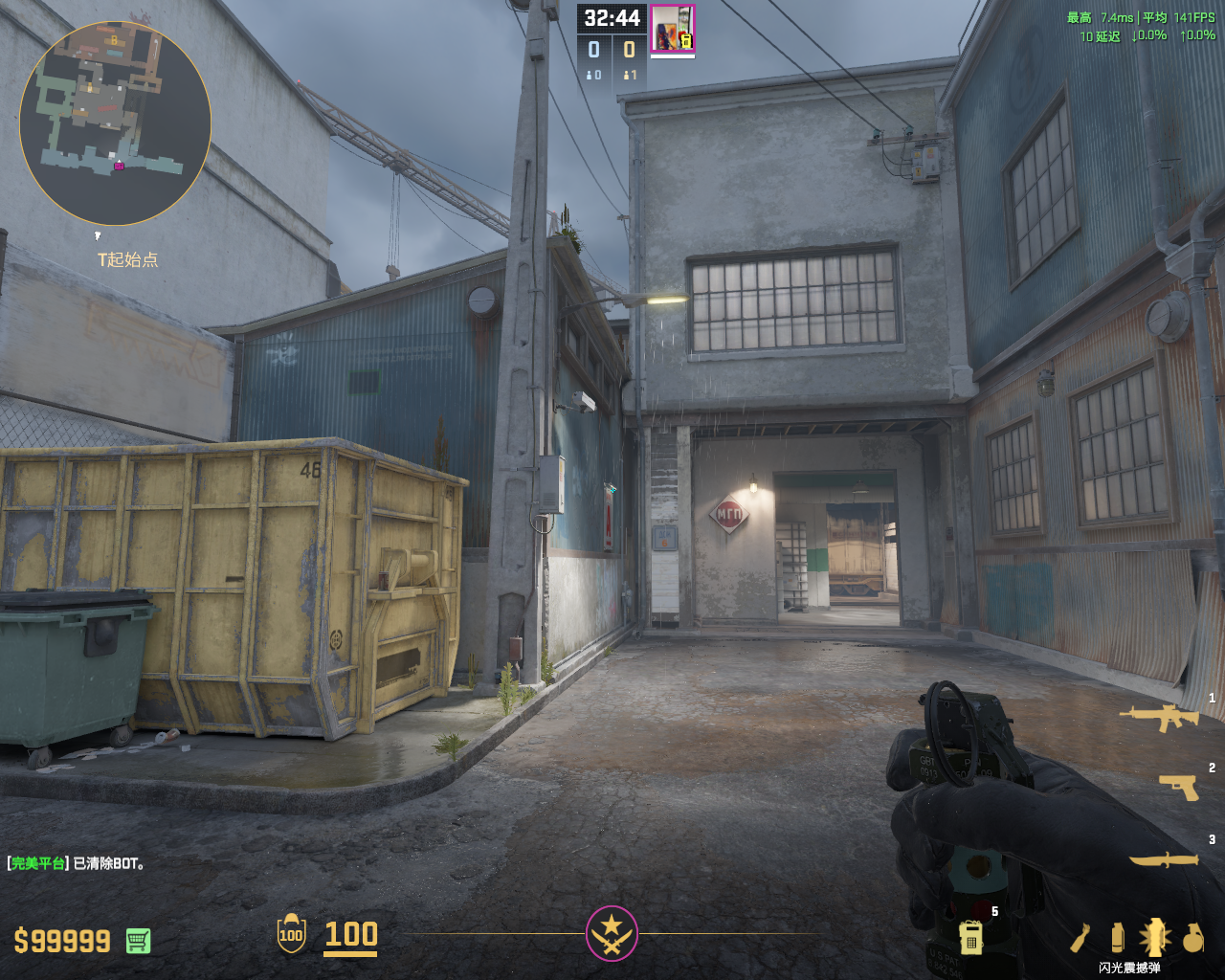
Task: Switch to the pistol in slot 2
Action: pyautogui.click(x=1179, y=787)
